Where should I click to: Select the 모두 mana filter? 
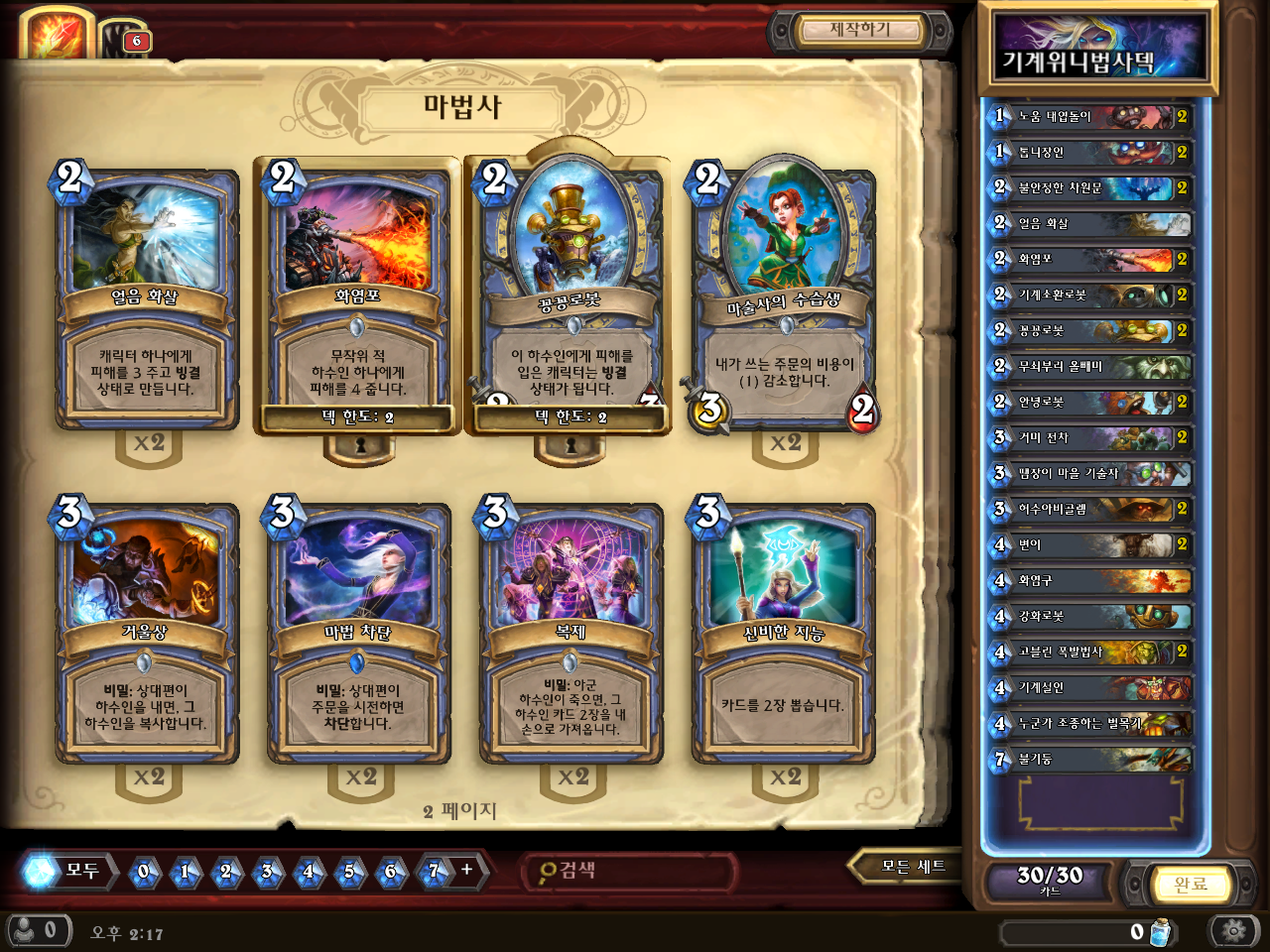[x=67, y=871]
